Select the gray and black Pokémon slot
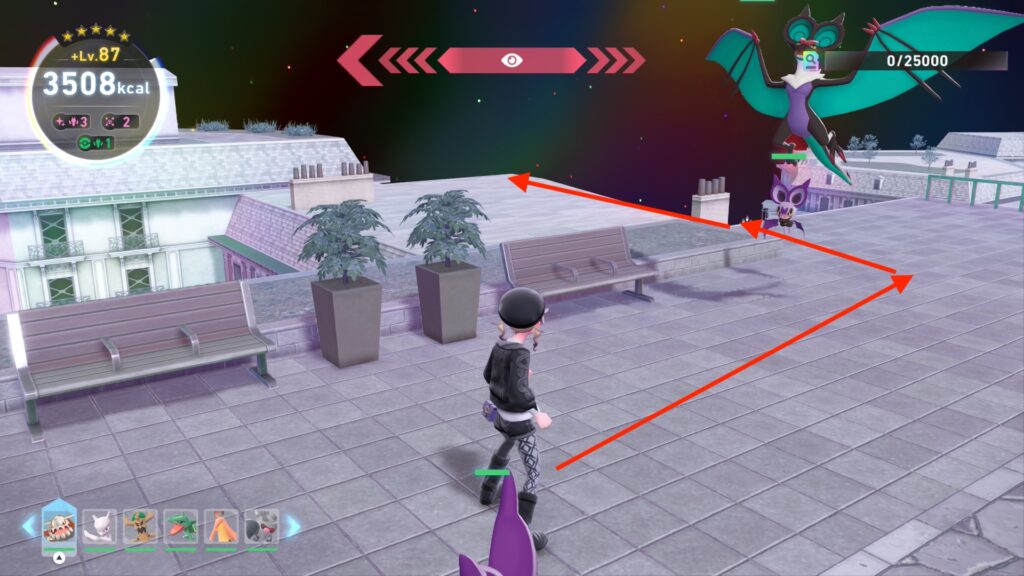The image size is (1024, 576). 261,527
